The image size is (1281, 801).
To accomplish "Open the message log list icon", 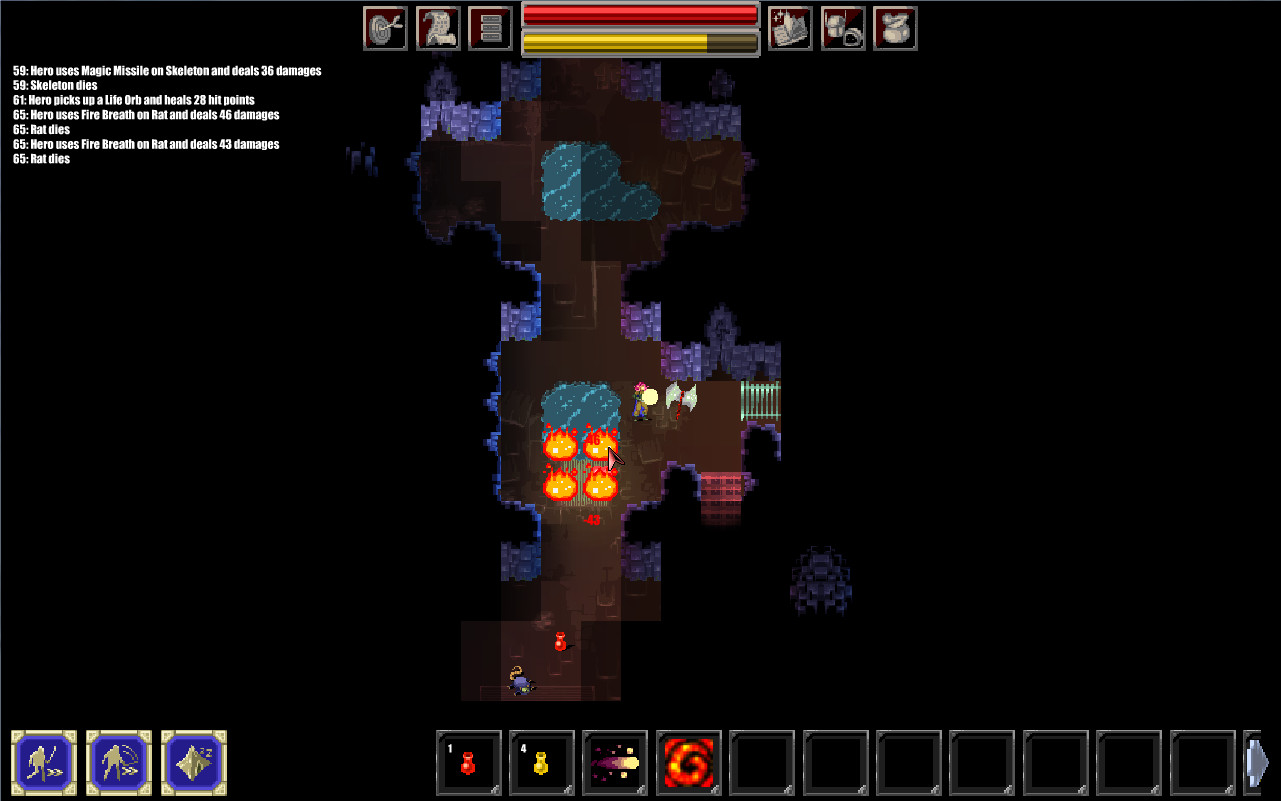I will coord(489,27).
